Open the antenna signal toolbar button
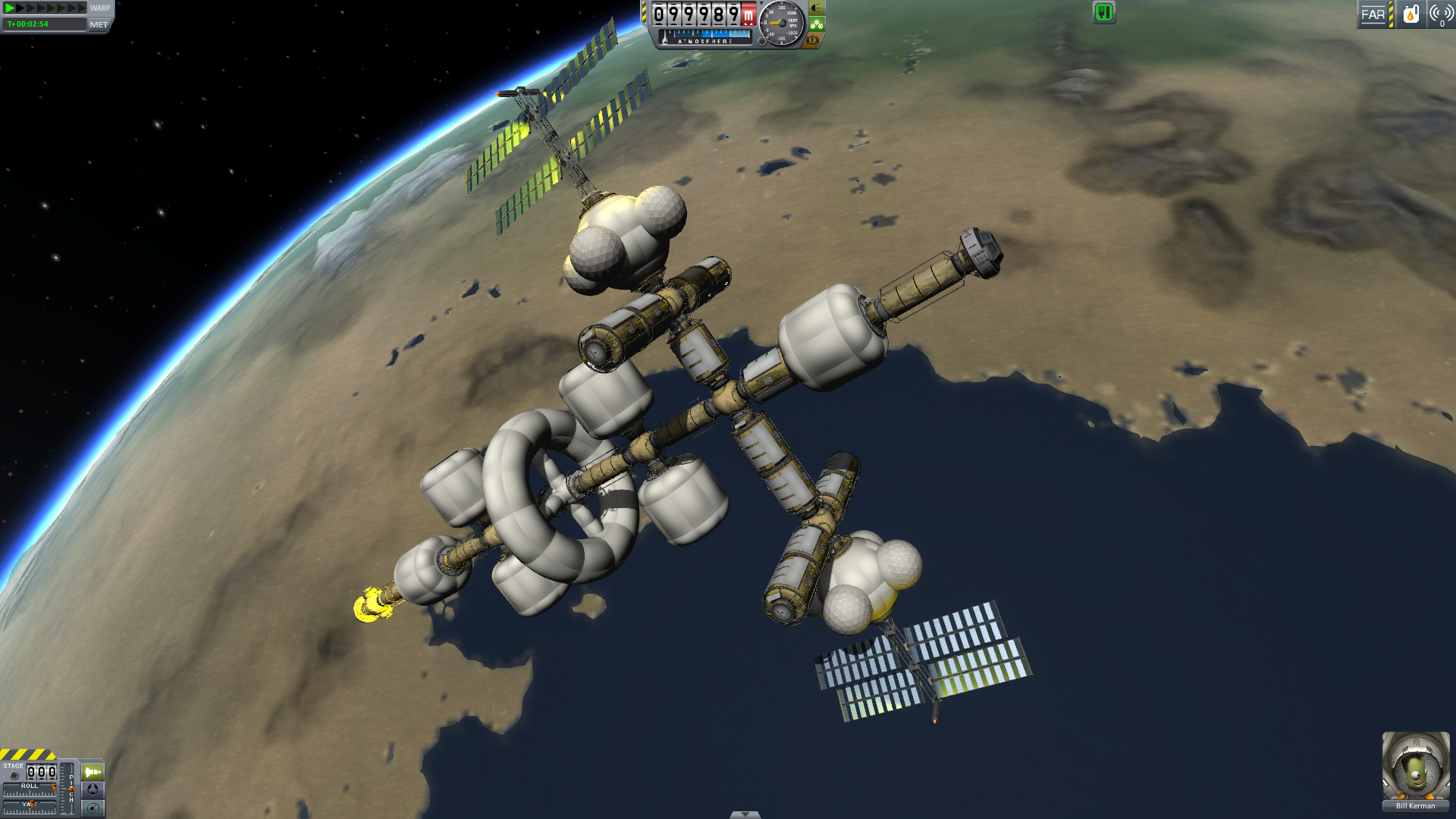The width and height of the screenshot is (1456, 819). click(1440, 14)
